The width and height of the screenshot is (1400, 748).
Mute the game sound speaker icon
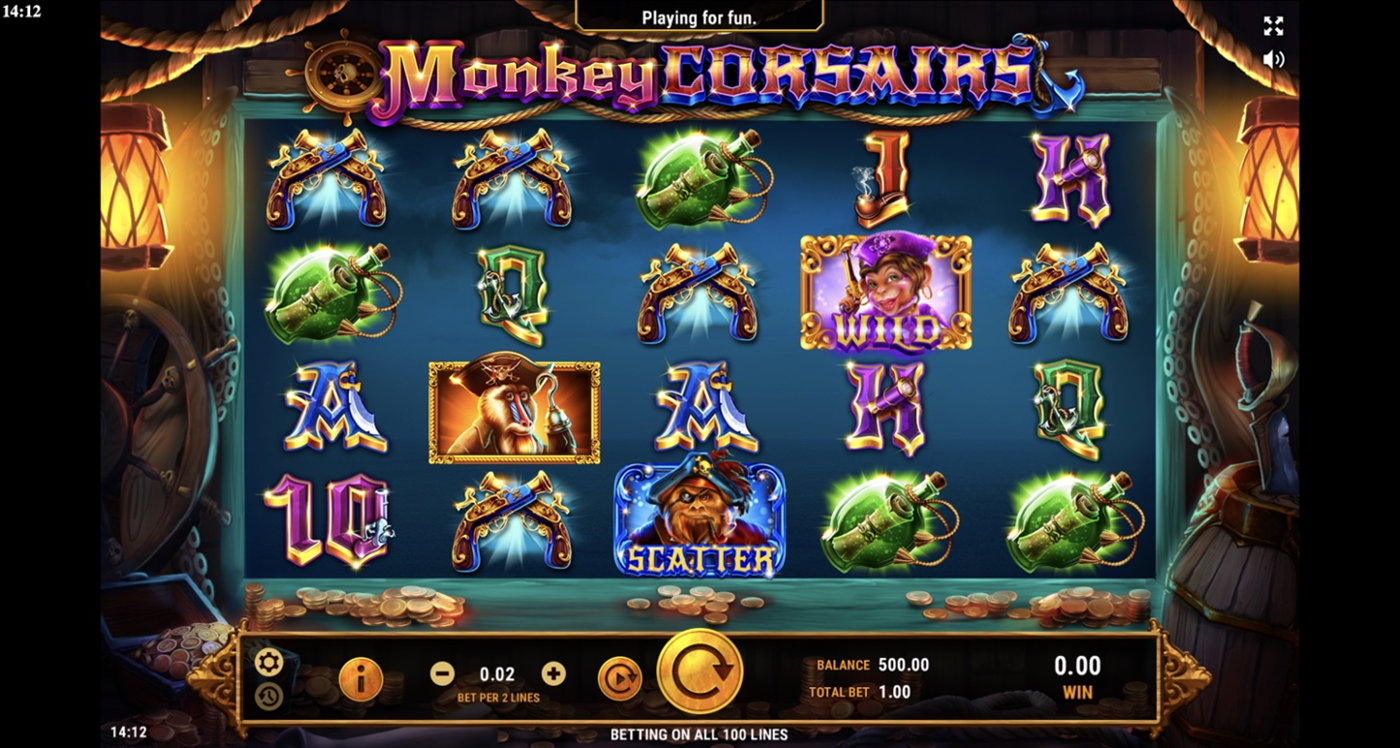(1273, 57)
